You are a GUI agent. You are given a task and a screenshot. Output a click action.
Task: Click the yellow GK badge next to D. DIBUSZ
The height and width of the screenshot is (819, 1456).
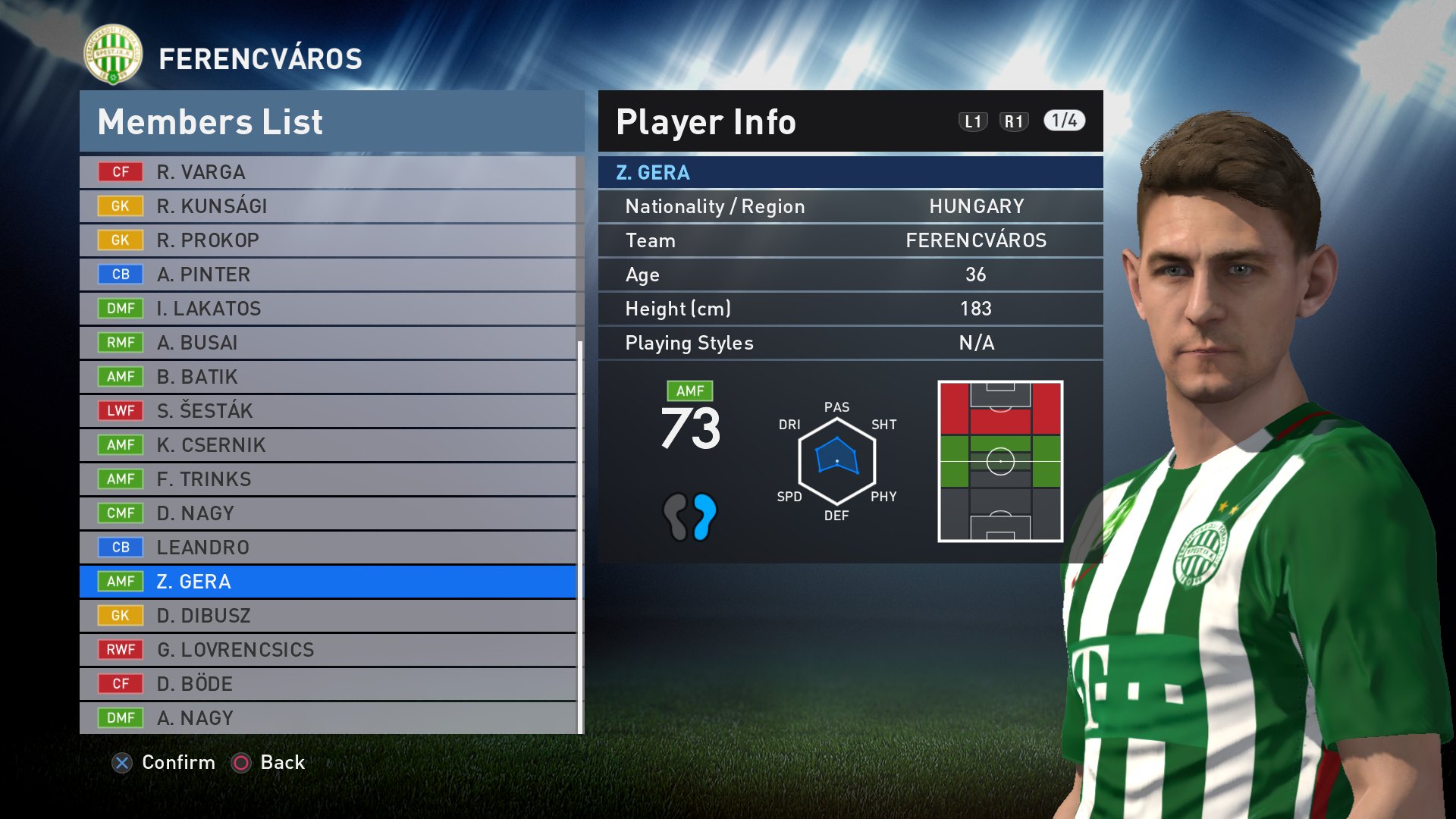[121, 616]
